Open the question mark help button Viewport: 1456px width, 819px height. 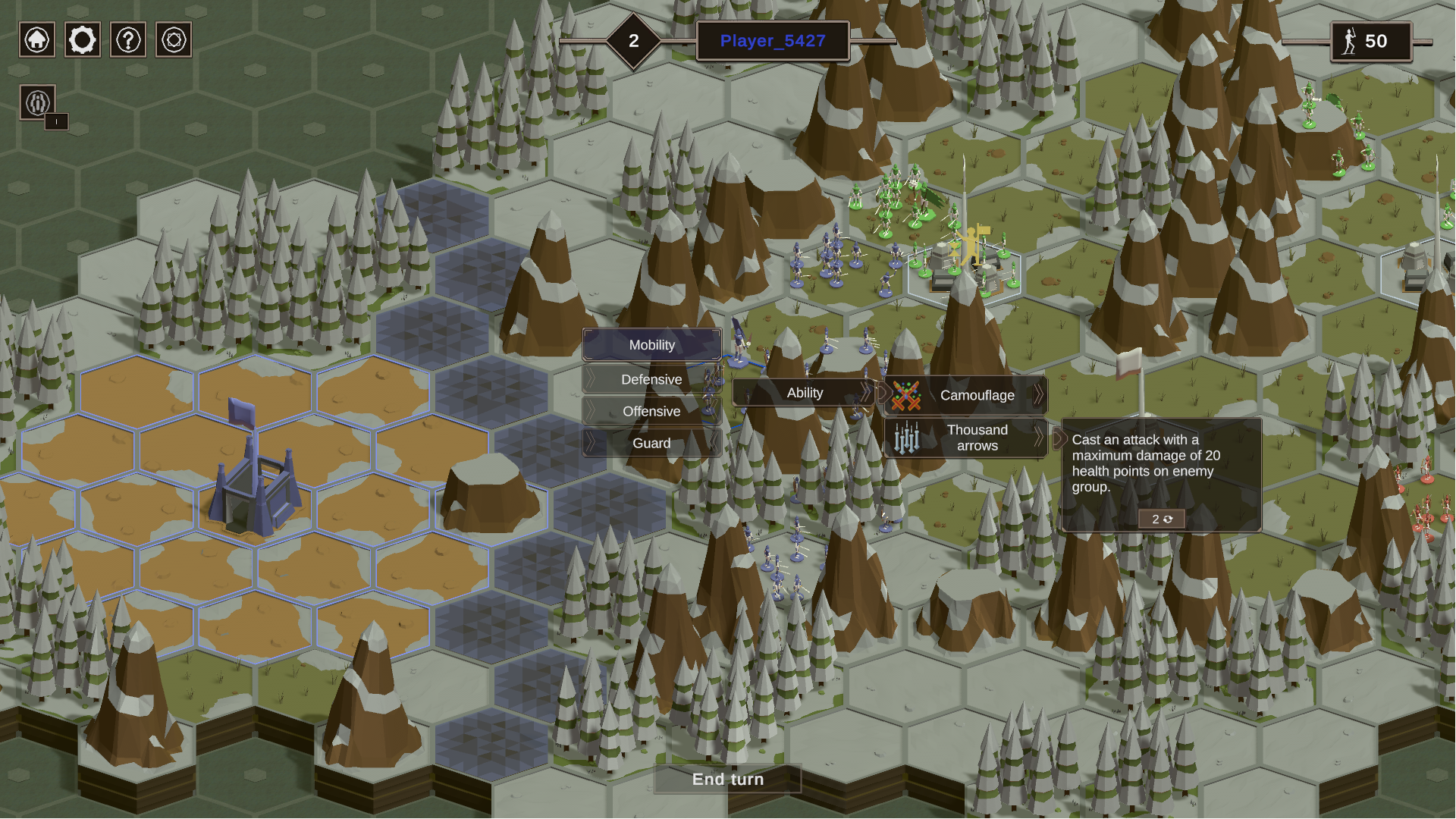(128, 39)
